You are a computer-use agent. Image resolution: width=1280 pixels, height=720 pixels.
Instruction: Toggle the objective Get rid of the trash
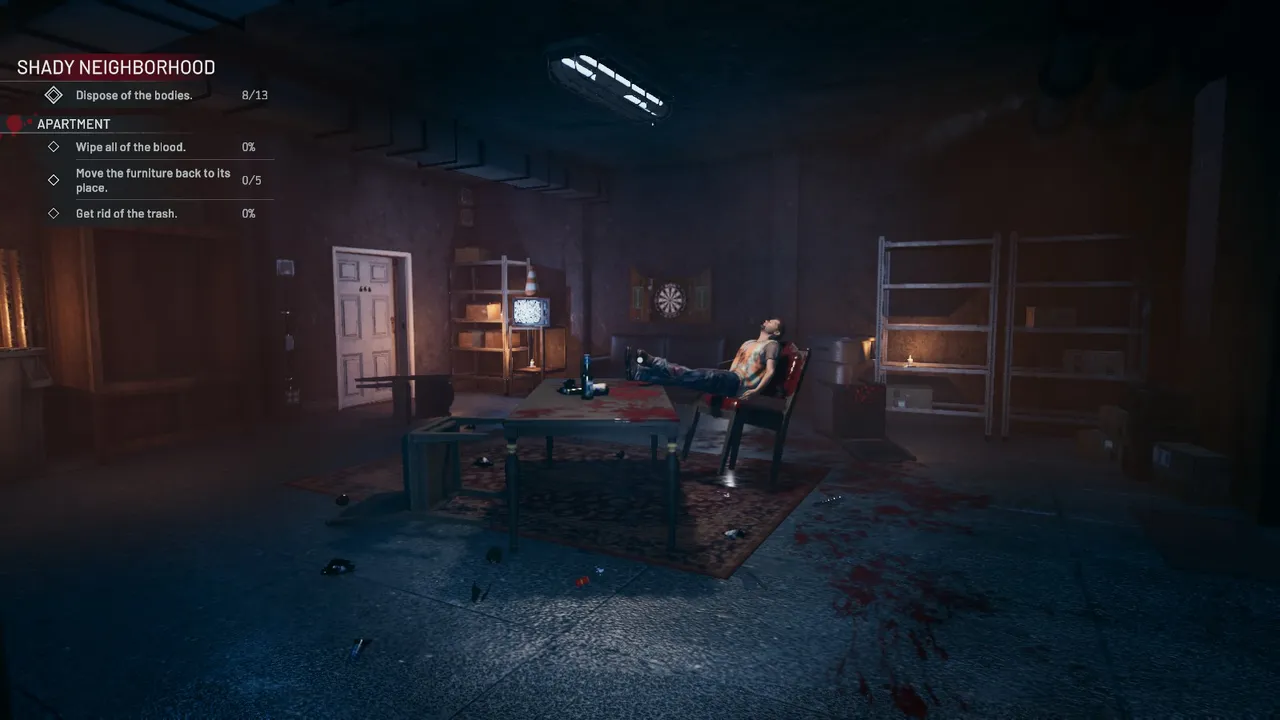[127, 213]
